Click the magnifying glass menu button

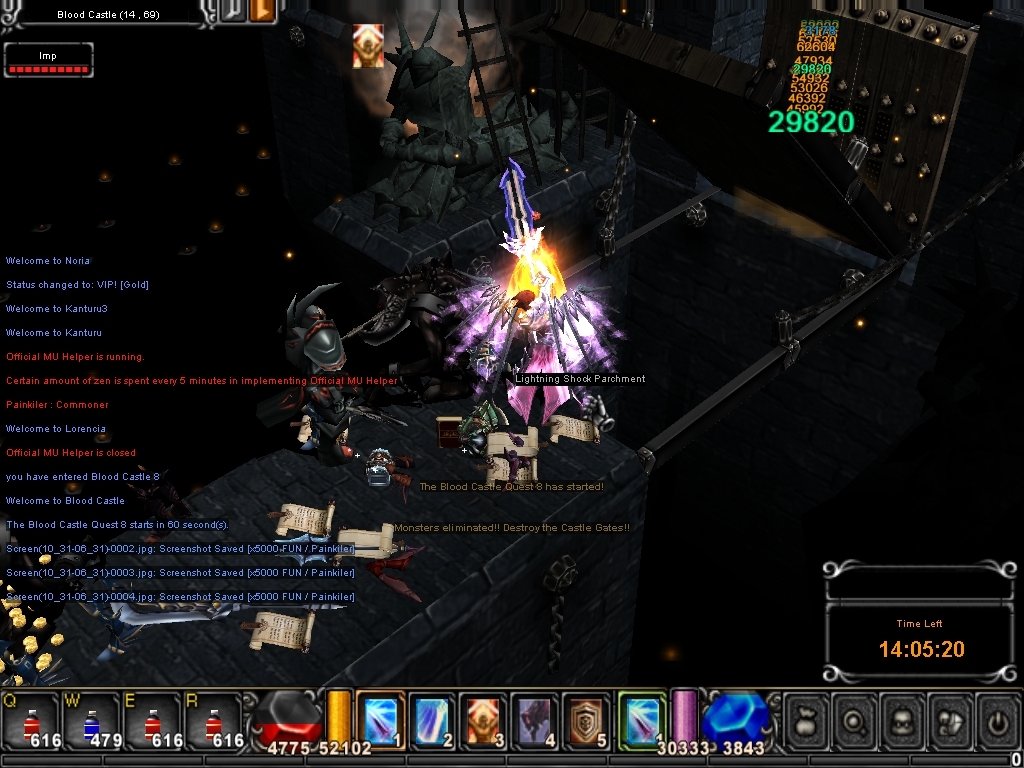856,722
